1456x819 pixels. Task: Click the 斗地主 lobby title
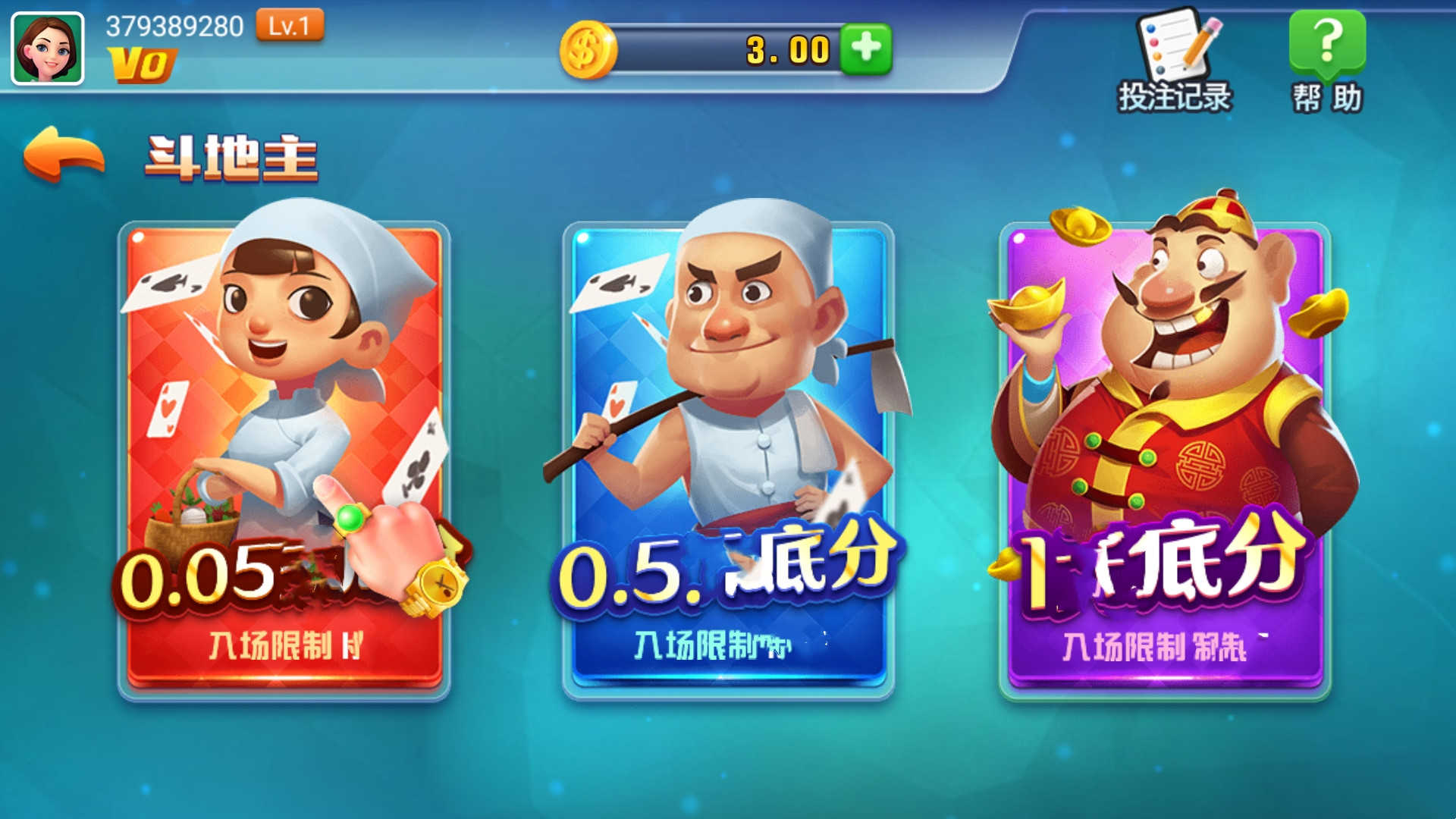coord(233,154)
